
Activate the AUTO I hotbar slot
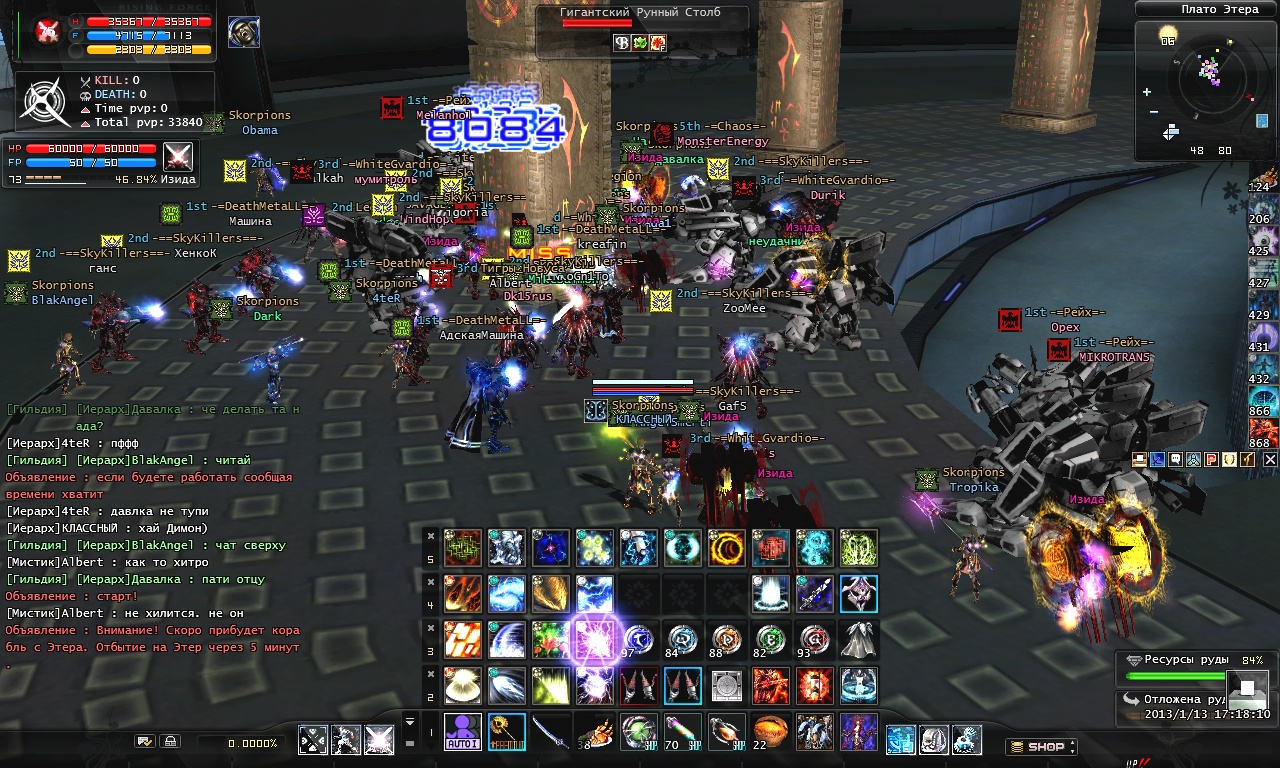[462, 731]
